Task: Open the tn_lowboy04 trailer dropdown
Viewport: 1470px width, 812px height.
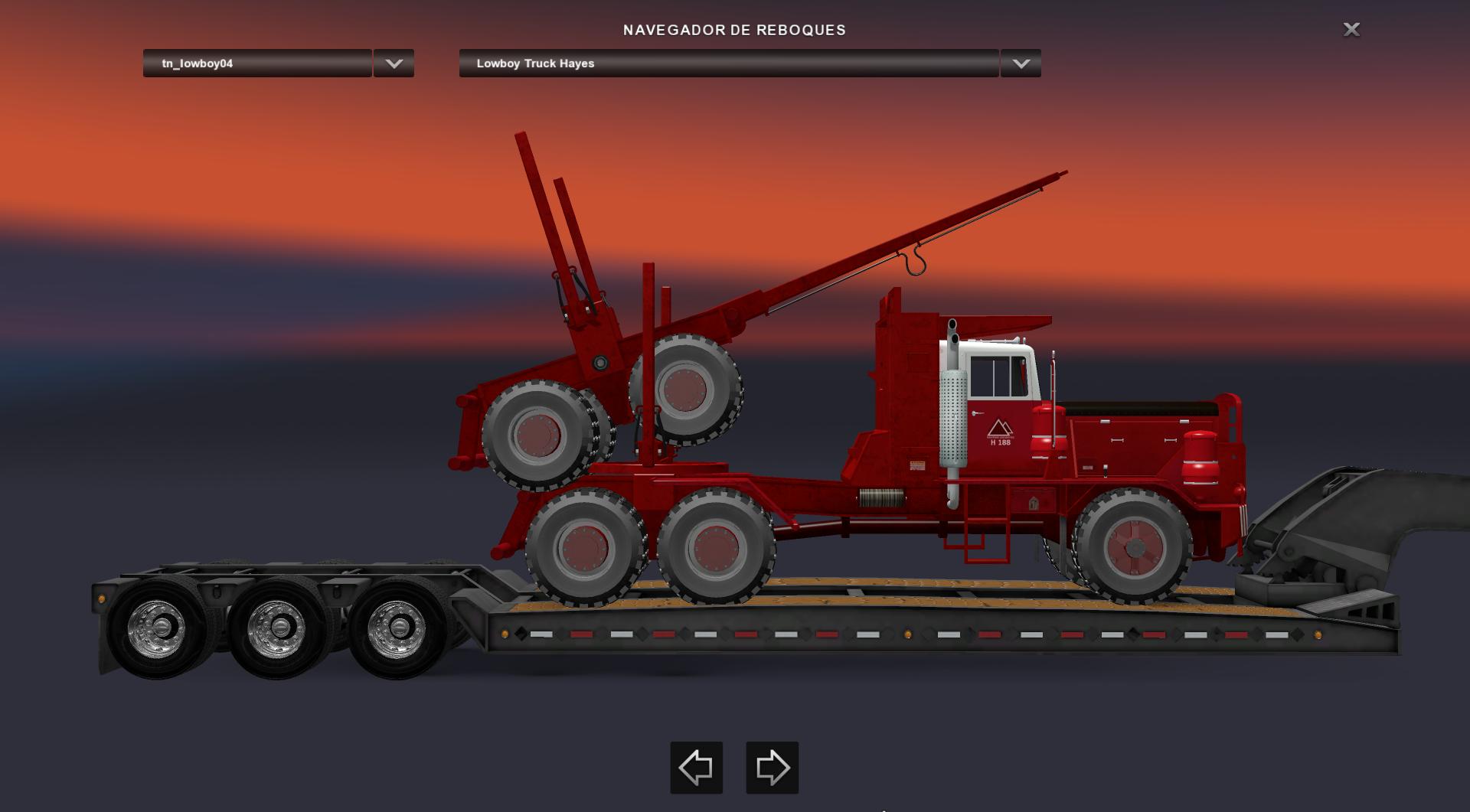Action: tap(394, 64)
